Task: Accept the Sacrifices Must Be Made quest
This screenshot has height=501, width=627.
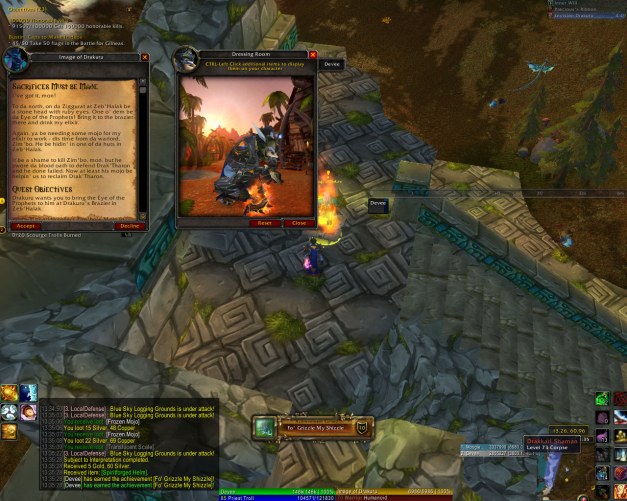Action: point(26,226)
